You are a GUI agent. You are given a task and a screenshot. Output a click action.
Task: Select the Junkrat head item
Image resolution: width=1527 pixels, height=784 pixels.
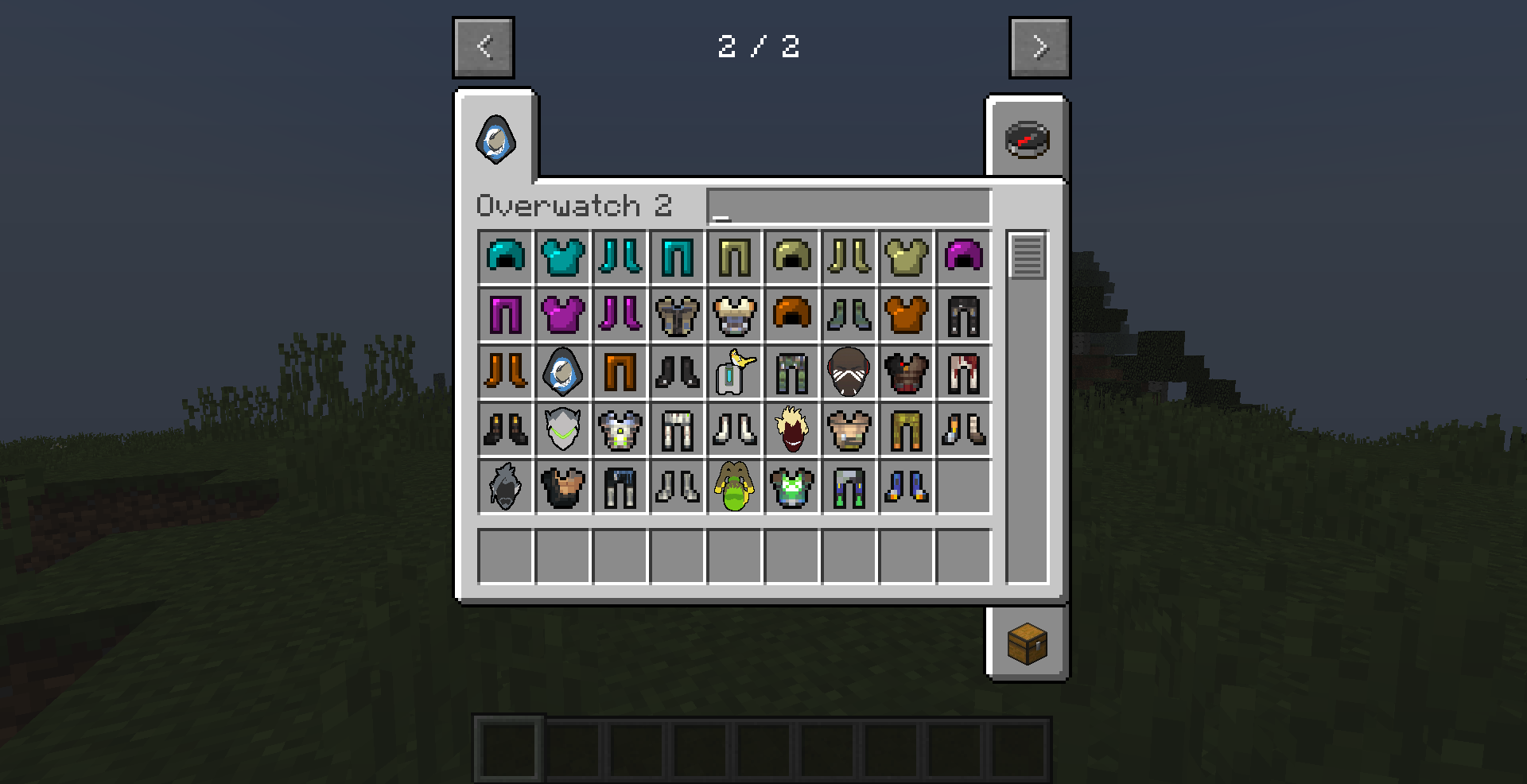(791, 429)
